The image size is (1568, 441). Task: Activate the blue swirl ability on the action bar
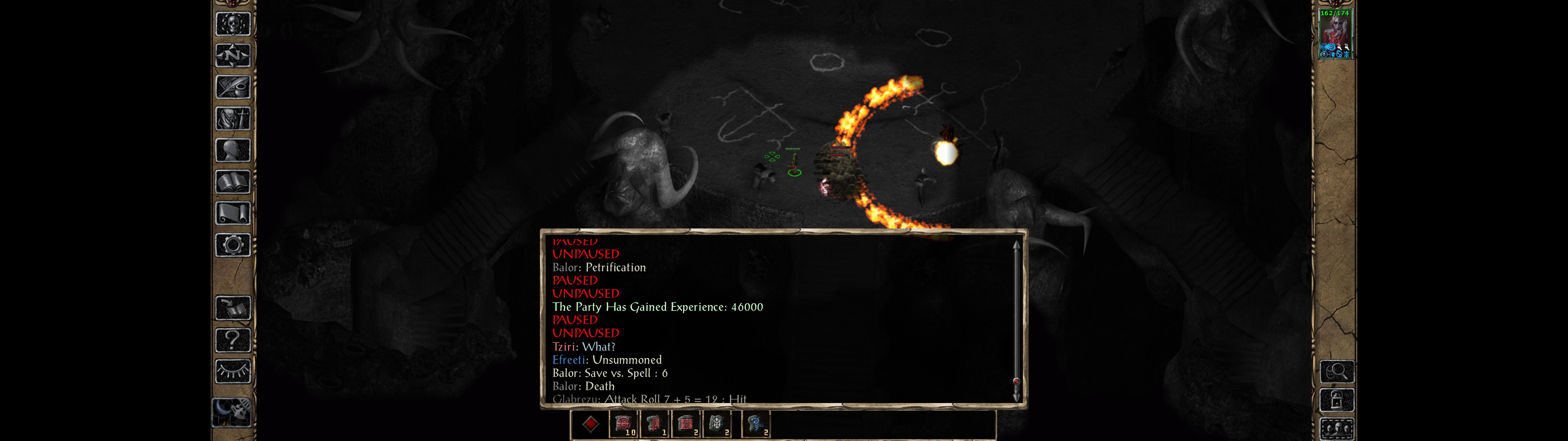click(756, 424)
